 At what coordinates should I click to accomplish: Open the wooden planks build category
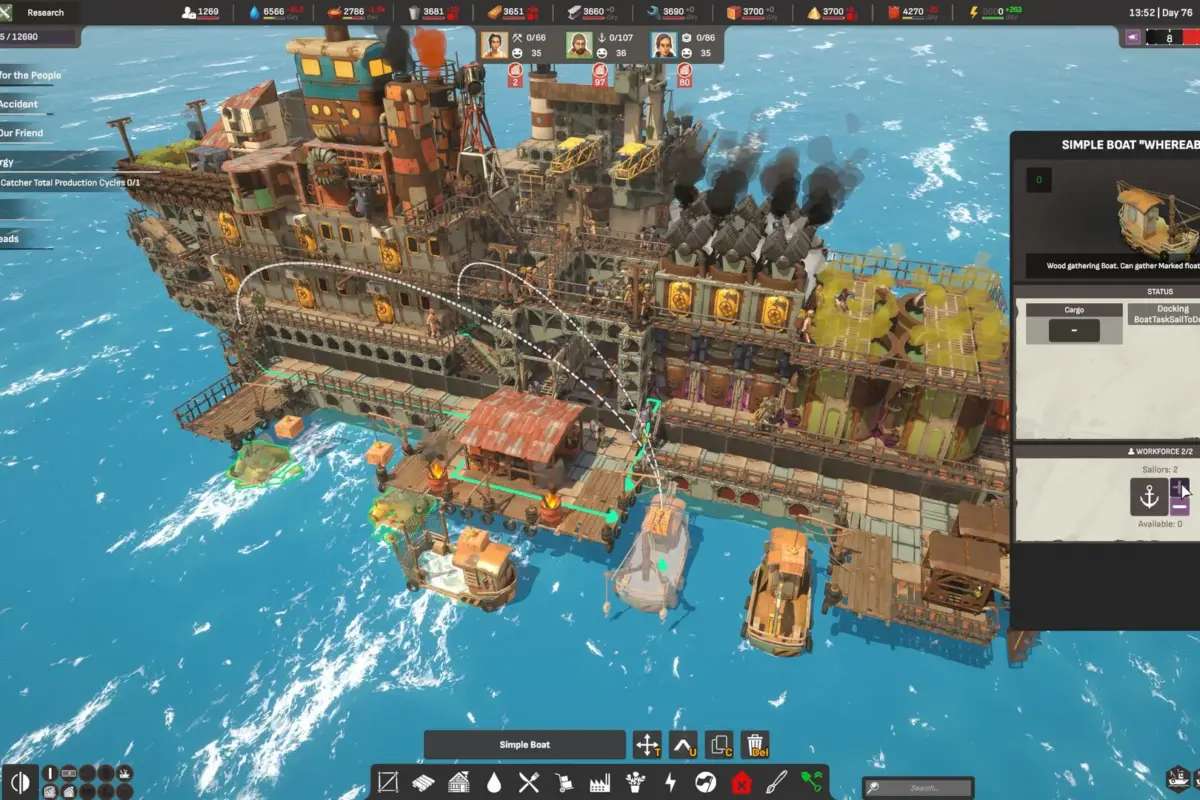coord(424,782)
